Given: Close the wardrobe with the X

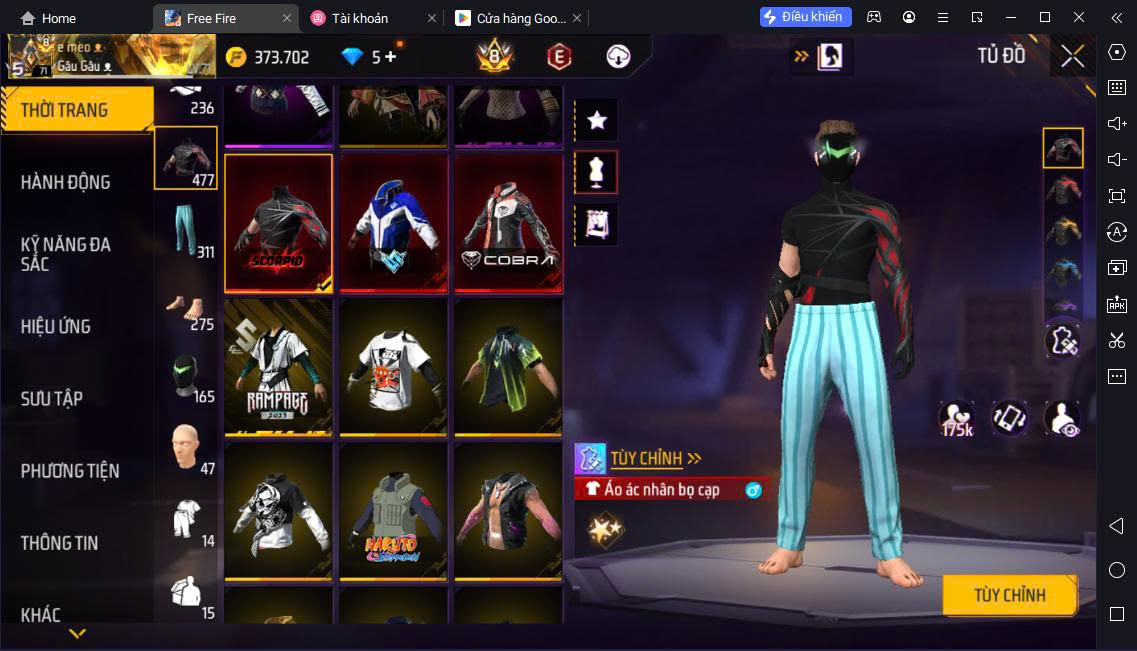Looking at the screenshot, I should click(x=1072, y=56).
